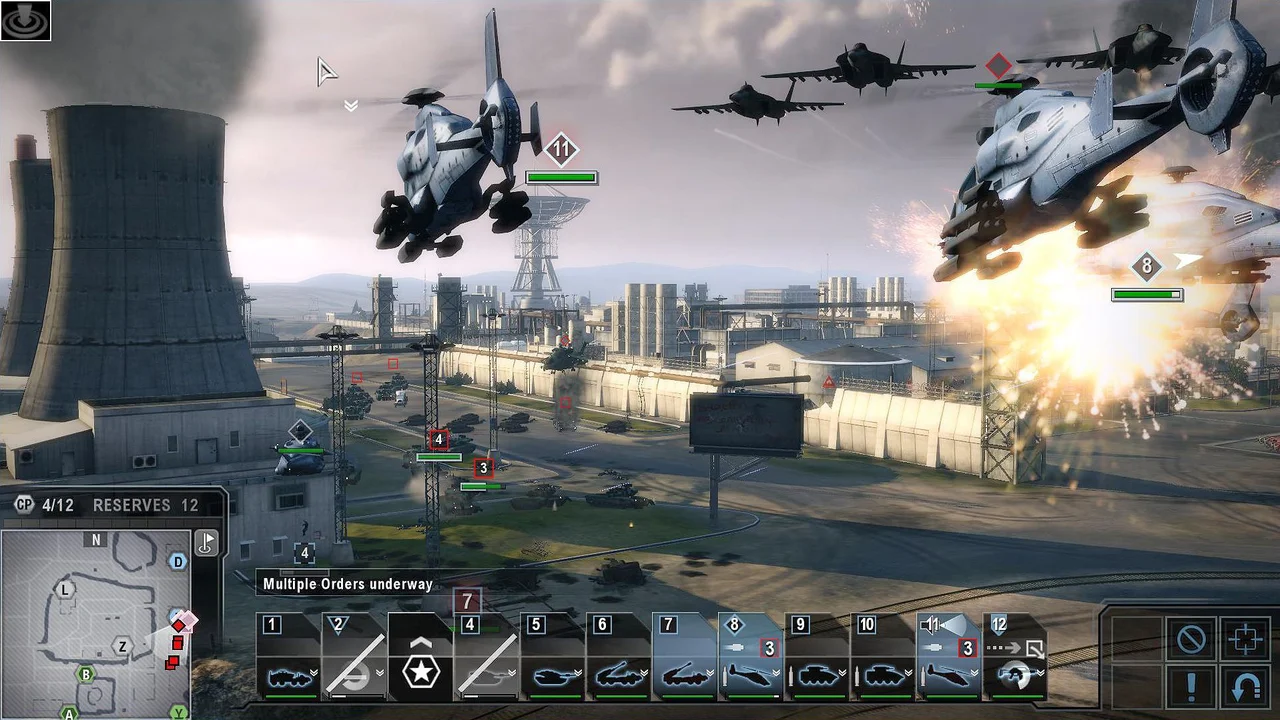Click the cancel-orders no-symbol icon

[1190, 639]
